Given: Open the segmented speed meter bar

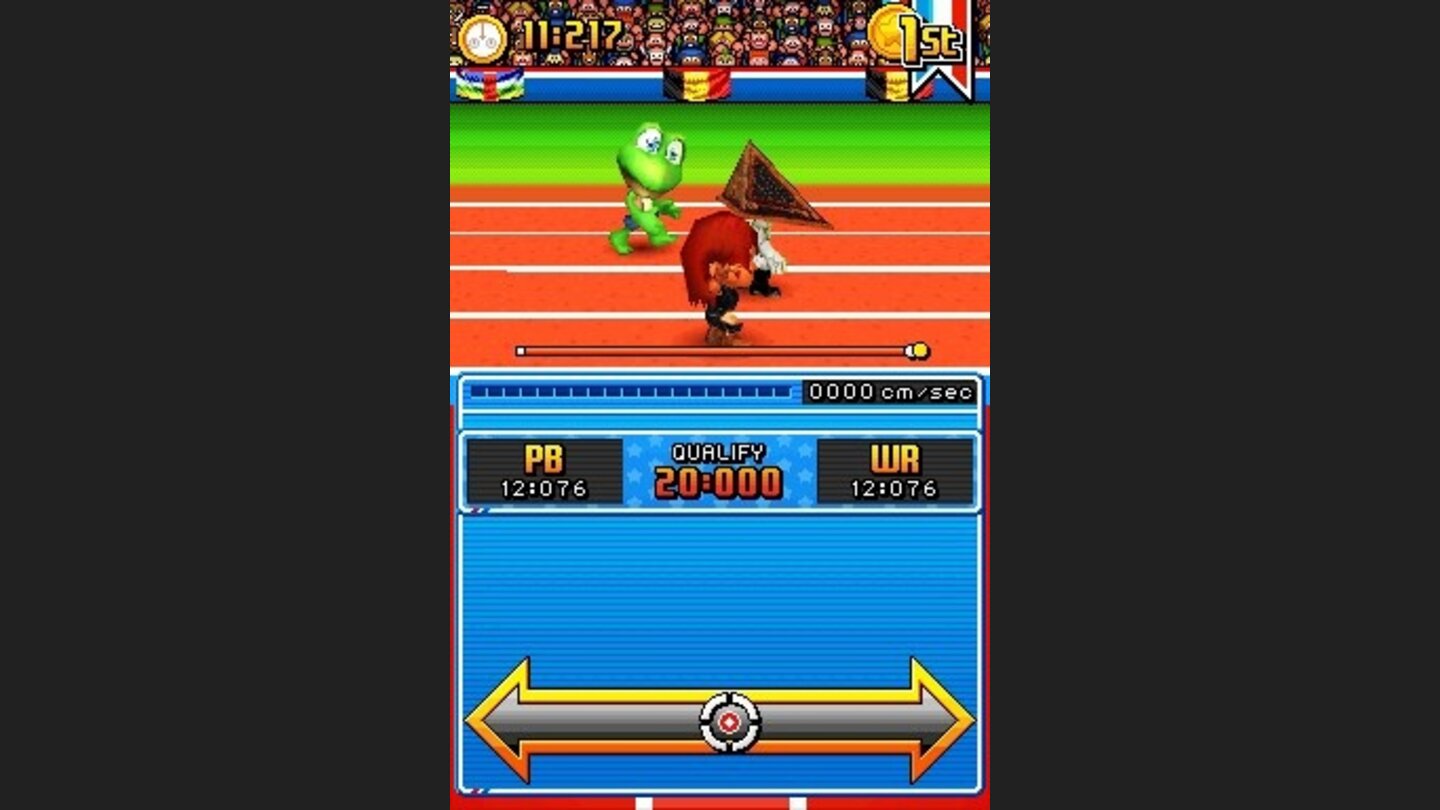Looking at the screenshot, I should coord(630,392).
